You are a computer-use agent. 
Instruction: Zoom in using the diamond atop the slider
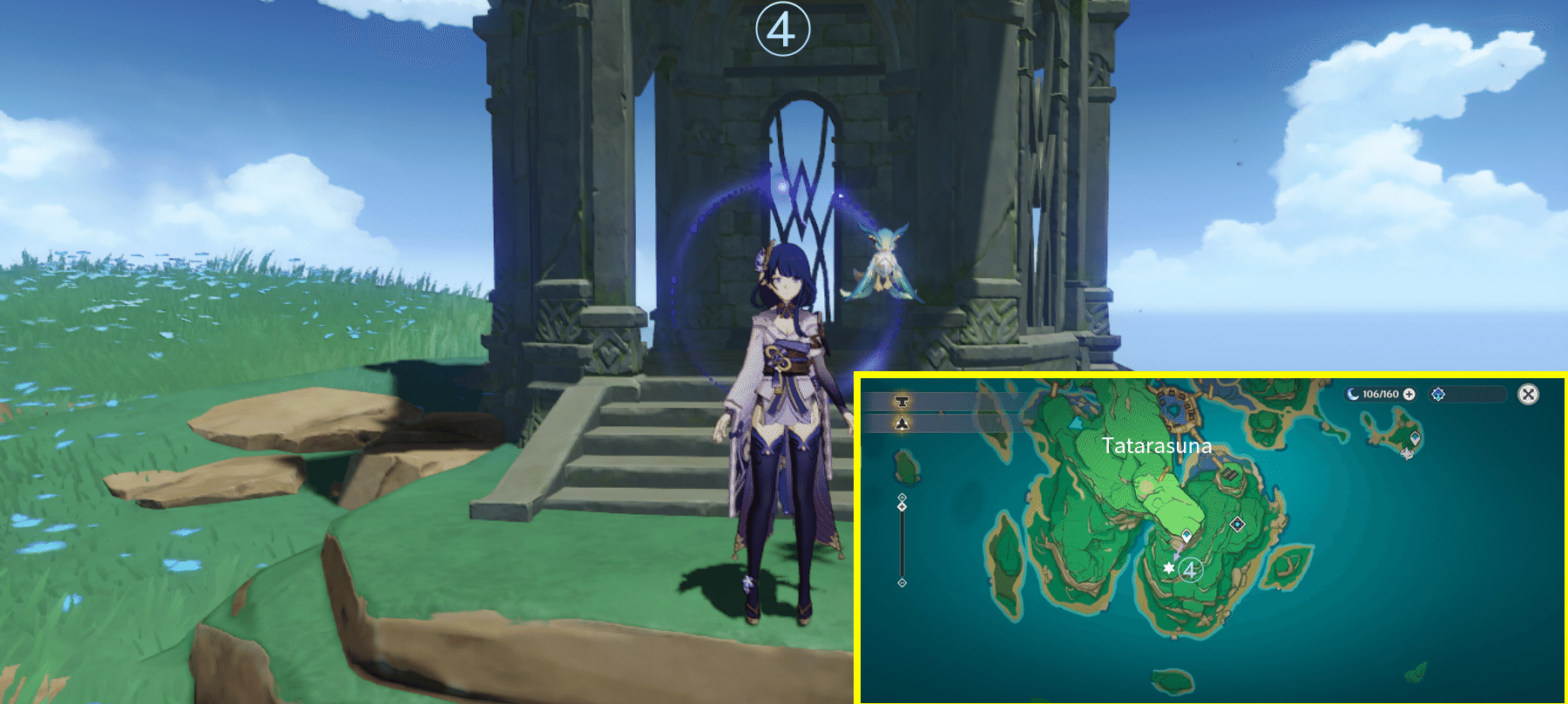pyautogui.click(x=902, y=498)
